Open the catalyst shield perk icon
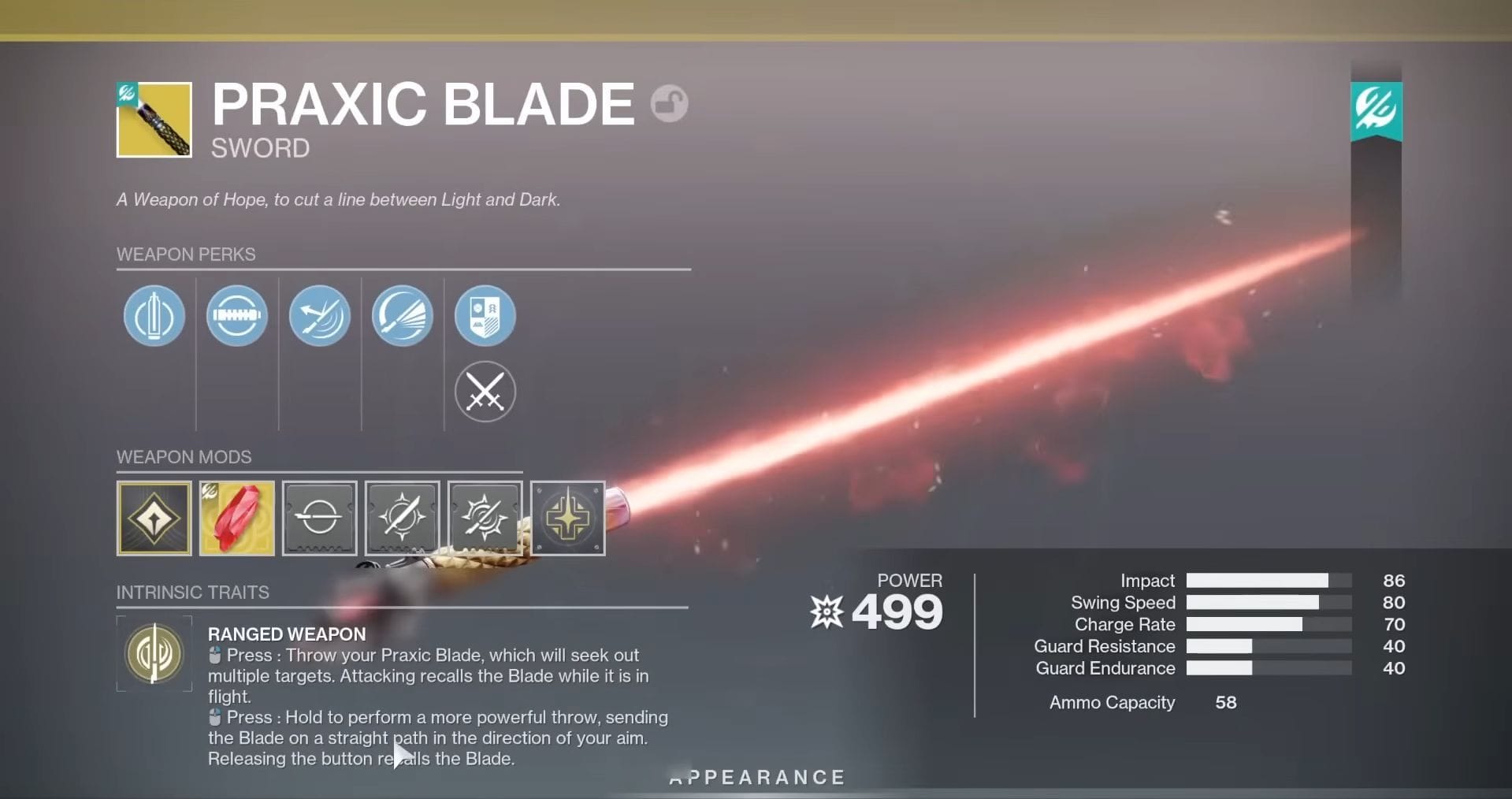The height and width of the screenshot is (799, 1512). tap(485, 315)
